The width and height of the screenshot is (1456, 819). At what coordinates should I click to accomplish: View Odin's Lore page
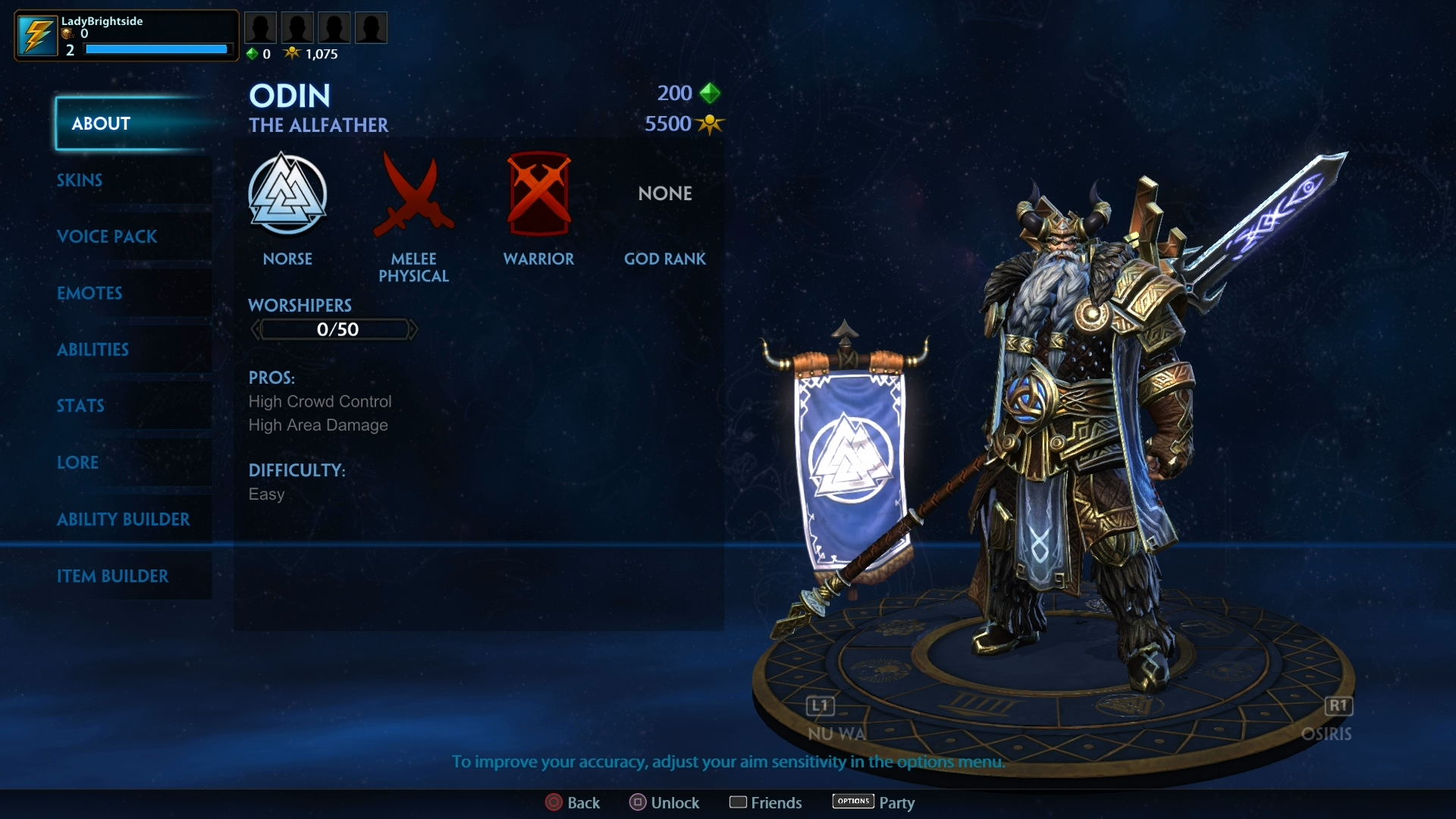coord(77,463)
